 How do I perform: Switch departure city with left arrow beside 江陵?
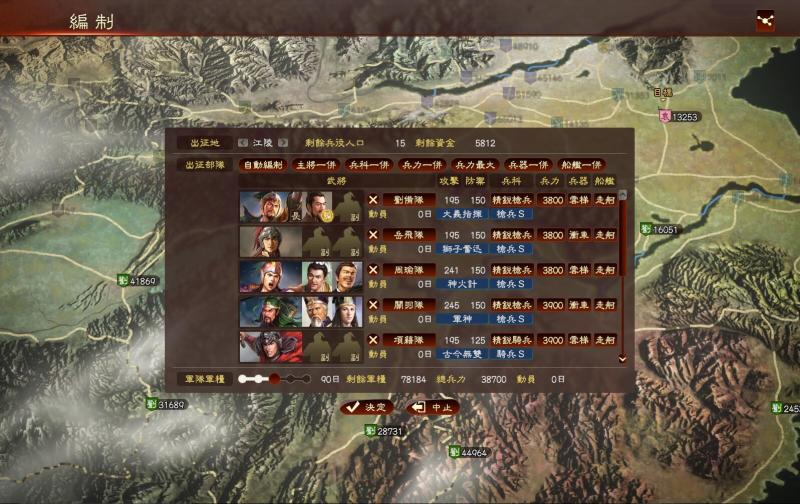pos(243,143)
